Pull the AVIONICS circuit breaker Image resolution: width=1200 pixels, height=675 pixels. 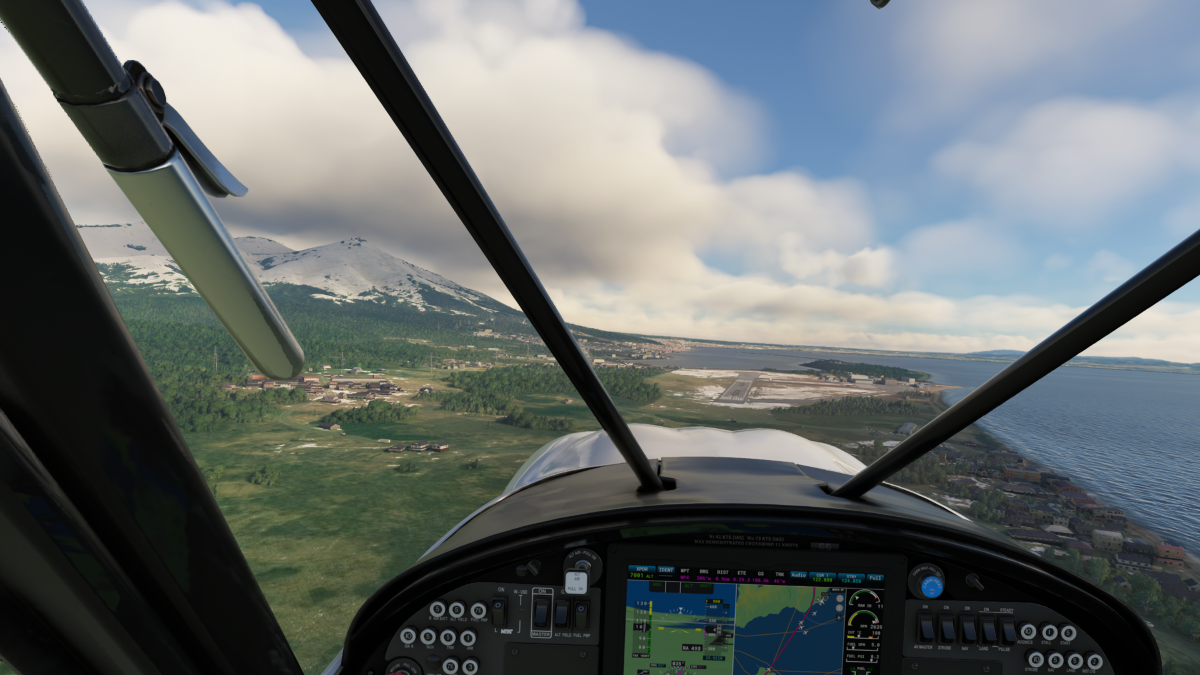pyautogui.click(x=1028, y=632)
